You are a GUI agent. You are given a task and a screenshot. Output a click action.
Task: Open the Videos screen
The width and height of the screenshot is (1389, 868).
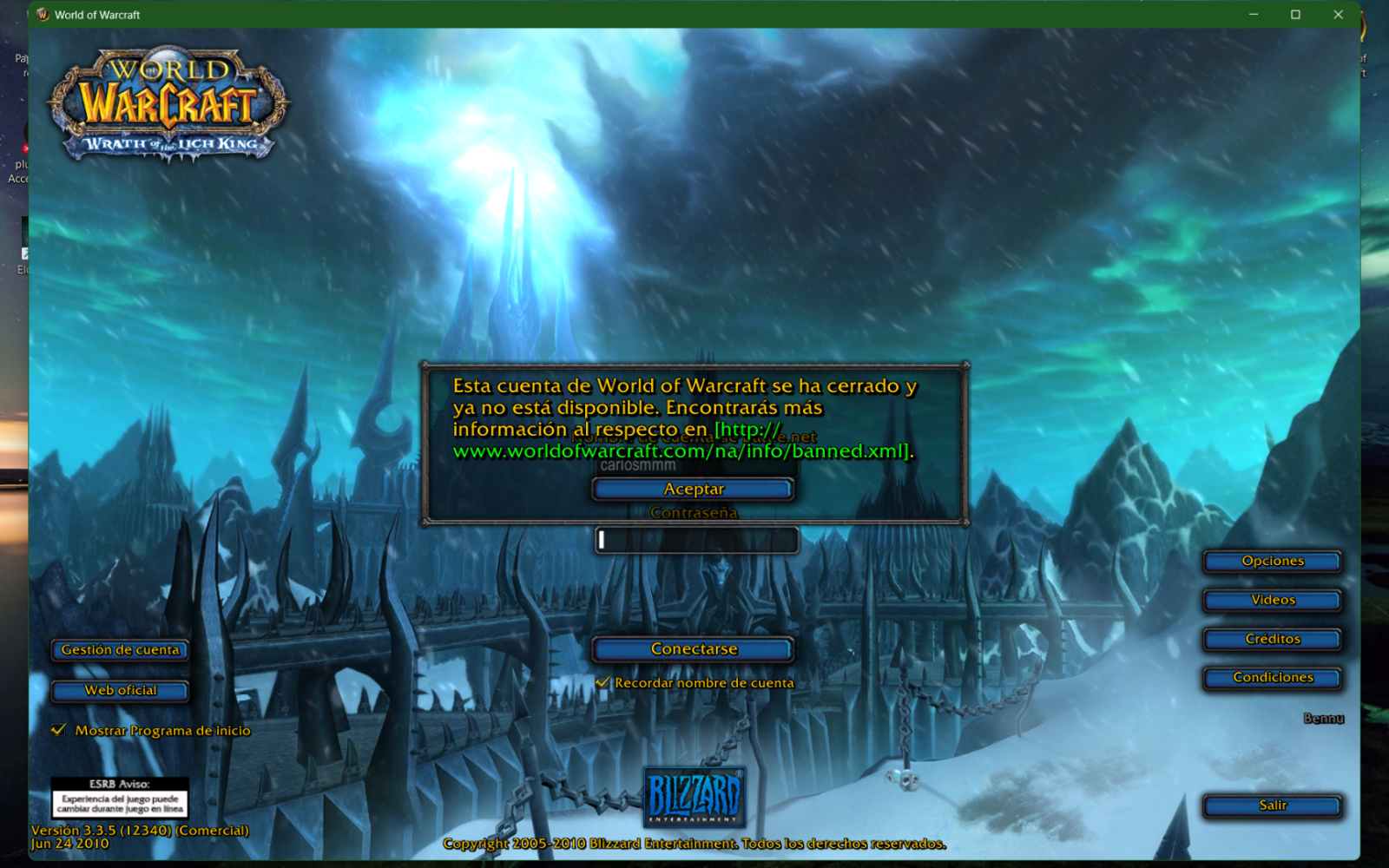pyautogui.click(x=1271, y=600)
